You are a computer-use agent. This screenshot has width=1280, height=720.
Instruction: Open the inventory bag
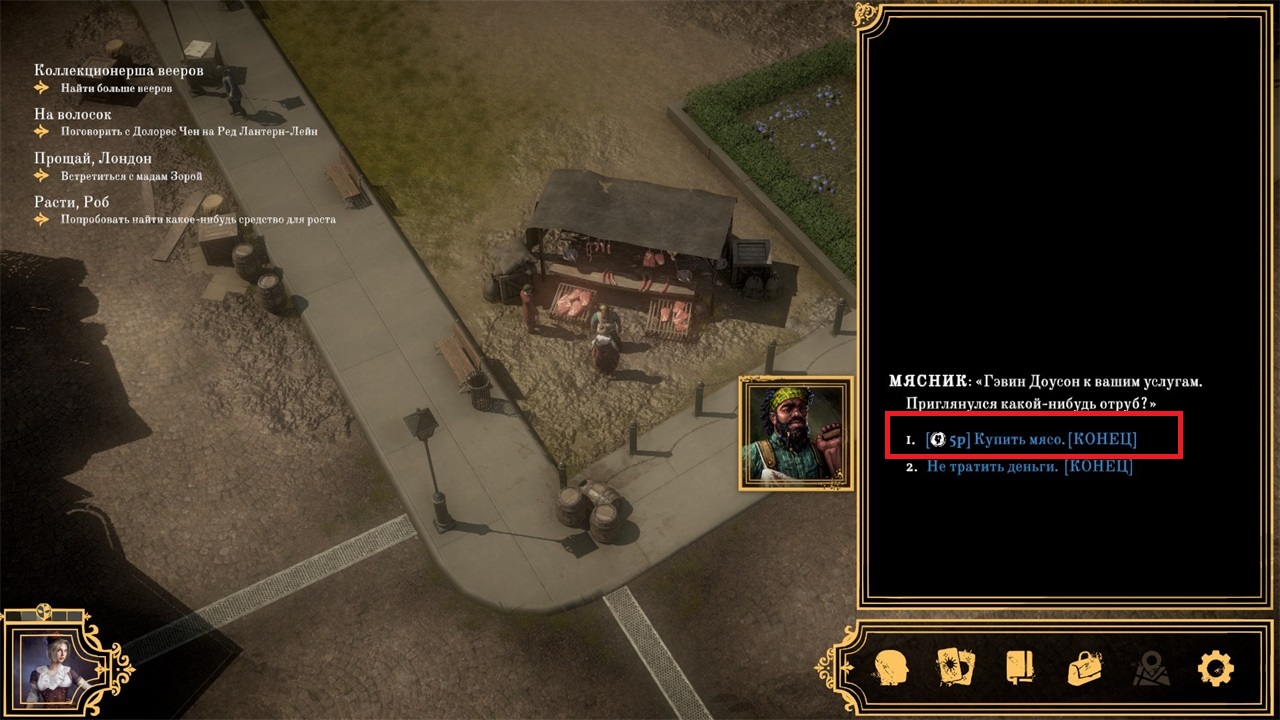click(x=1084, y=667)
